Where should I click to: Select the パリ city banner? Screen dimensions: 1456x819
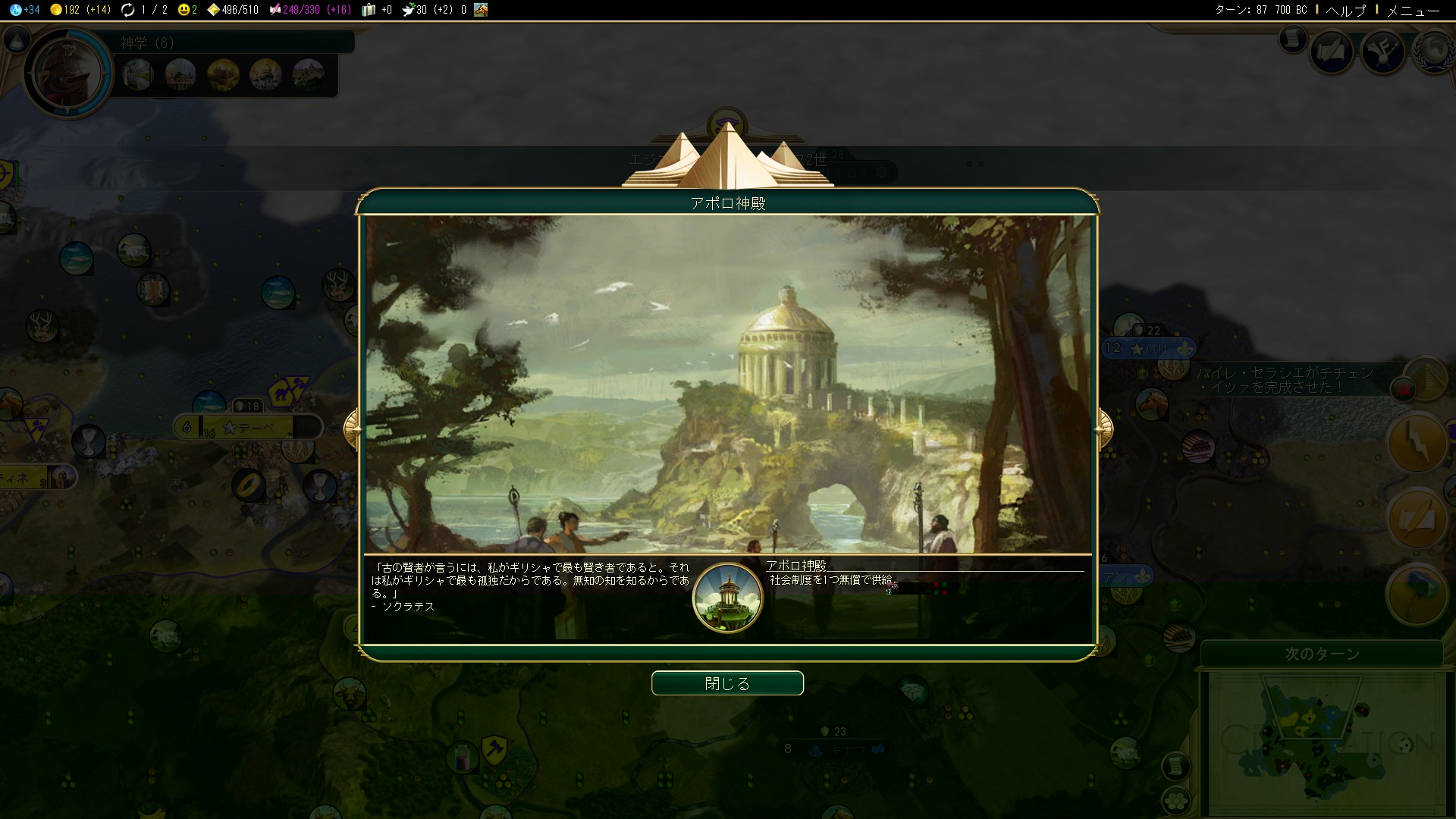coord(1149,349)
